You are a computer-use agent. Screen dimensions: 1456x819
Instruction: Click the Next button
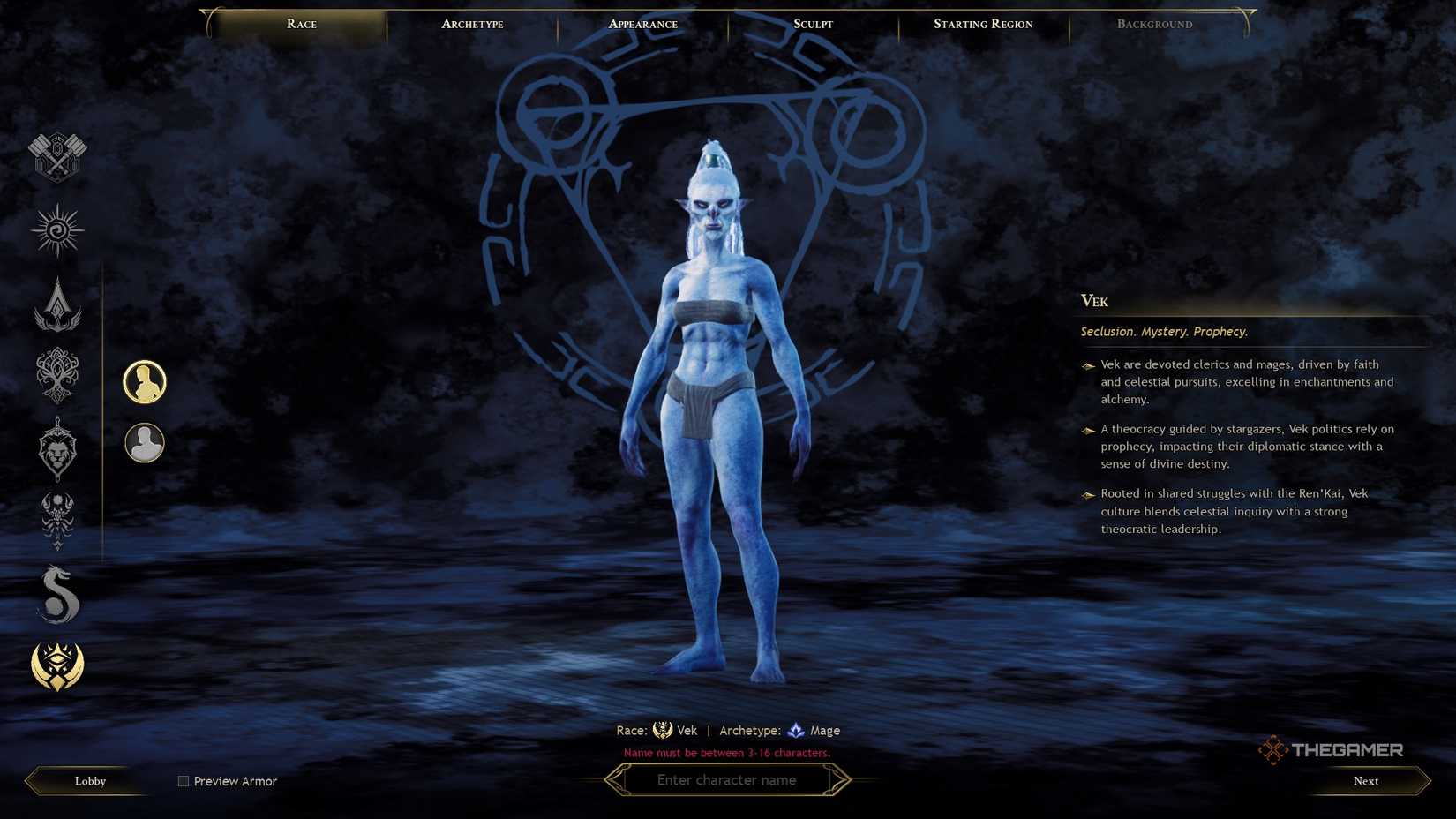1365,781
